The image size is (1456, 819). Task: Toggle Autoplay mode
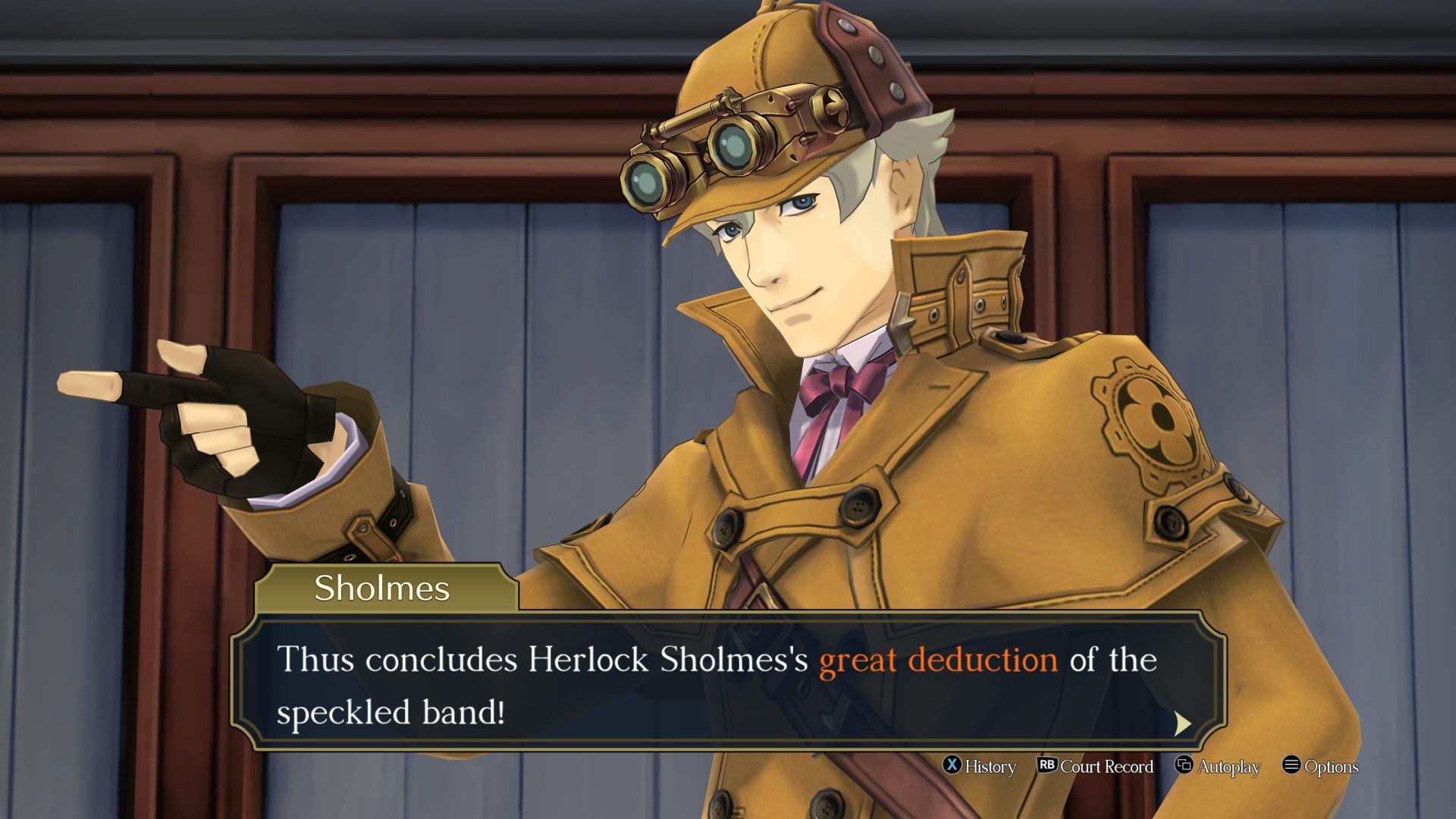pyautogui.click(x=1218, y=766)
